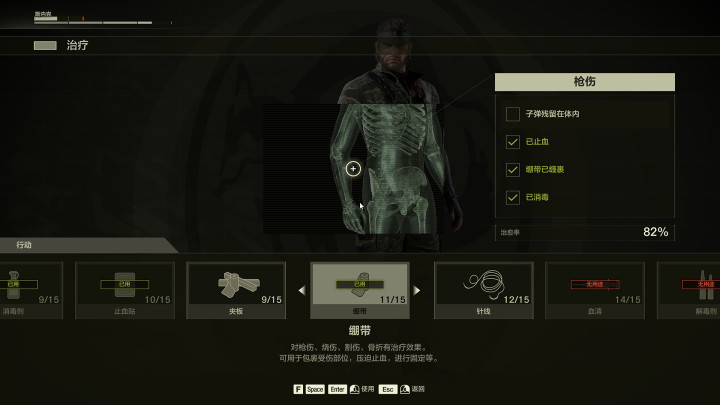Click the bleeding-stopped (已止血) checkbox

coord(513,142)
